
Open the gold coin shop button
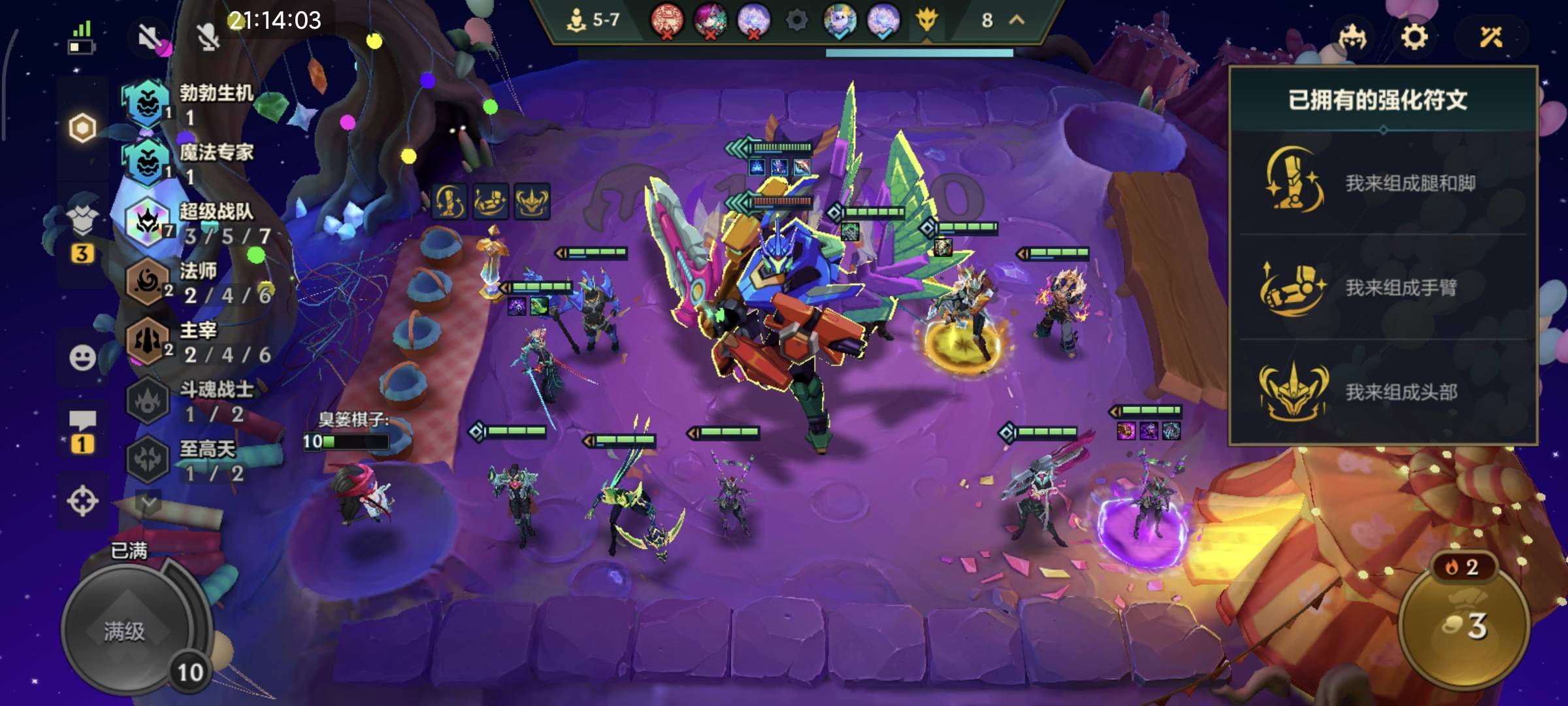pyautogui.click(x=1463, y=626)
